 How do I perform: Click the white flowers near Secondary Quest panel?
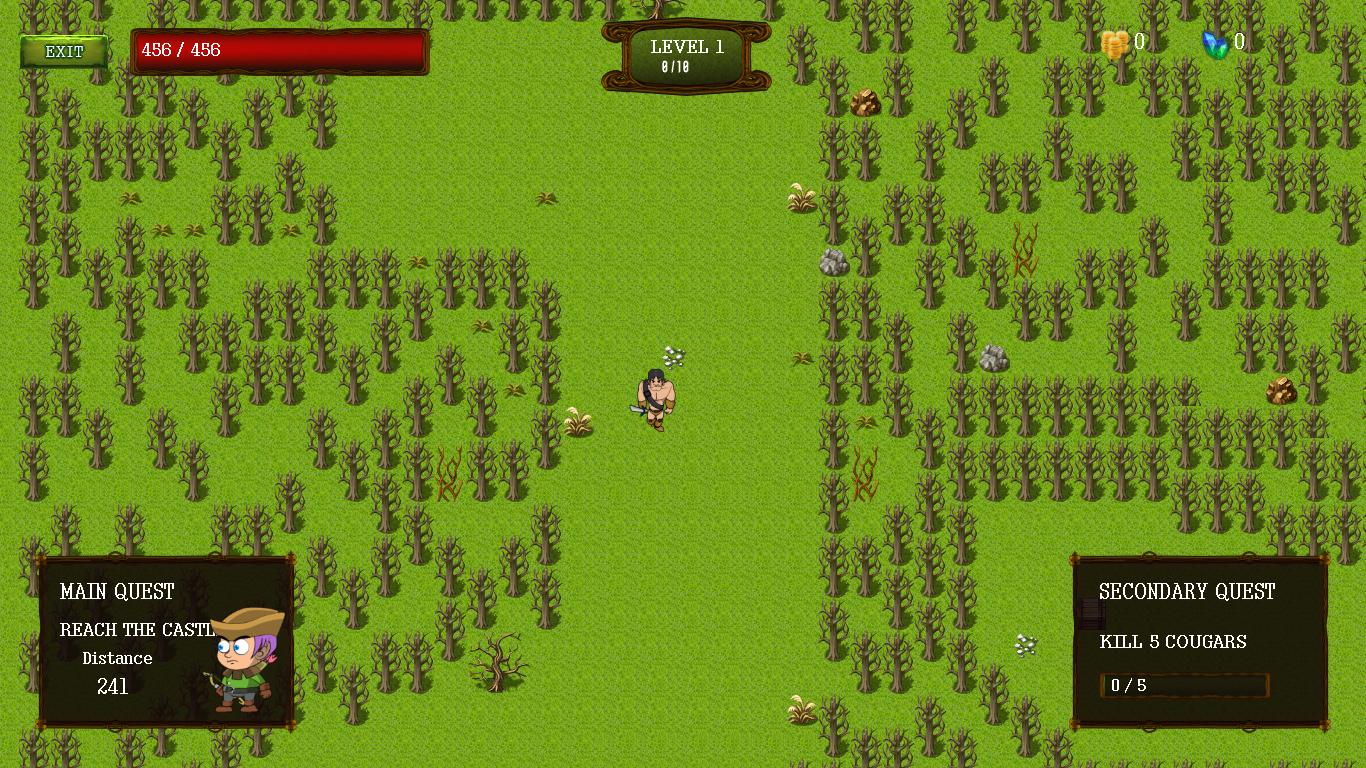(1026, 642)
